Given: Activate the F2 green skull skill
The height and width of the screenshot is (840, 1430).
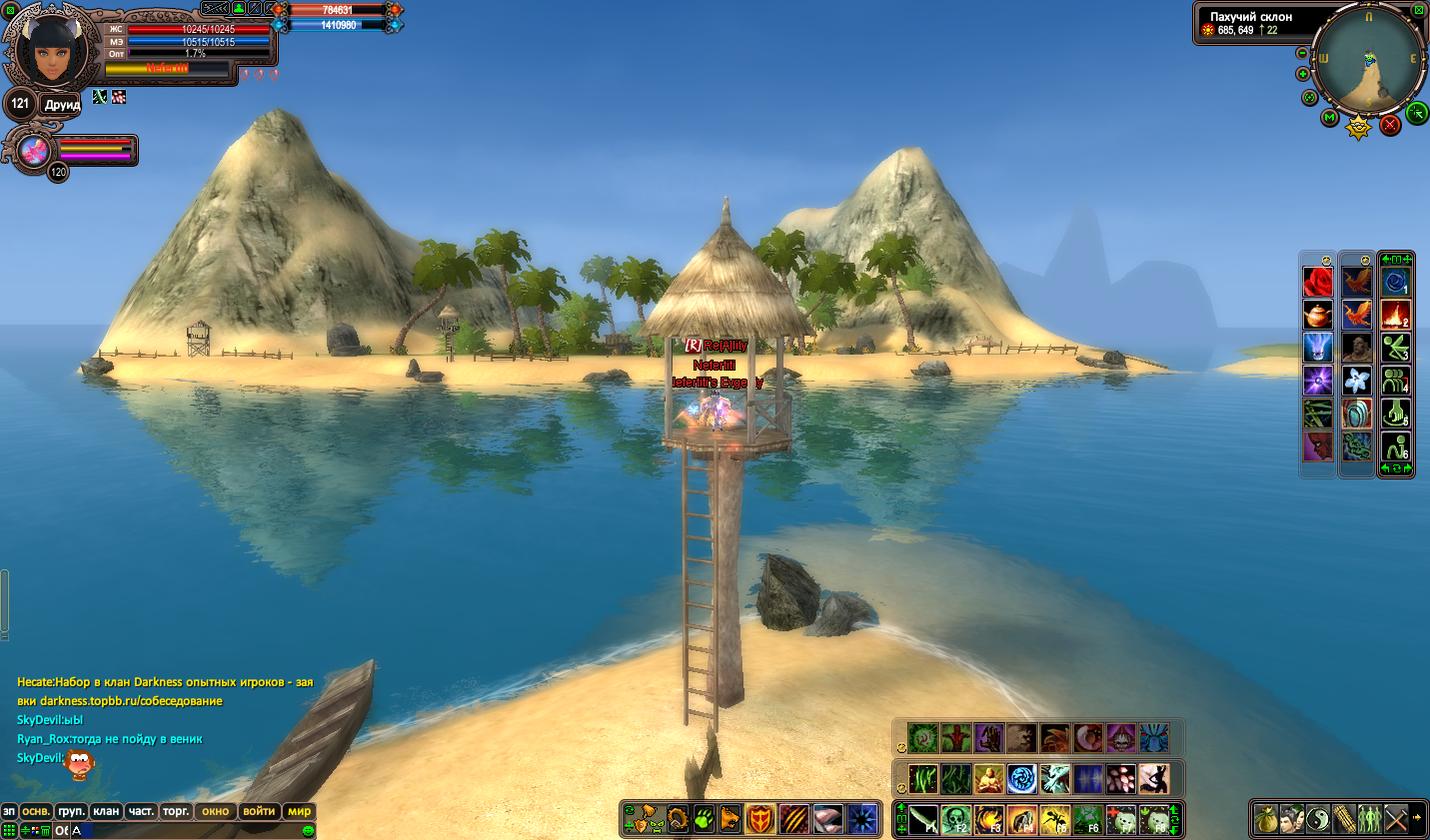Looking at the screenshot, I should (x=956, y=819).
